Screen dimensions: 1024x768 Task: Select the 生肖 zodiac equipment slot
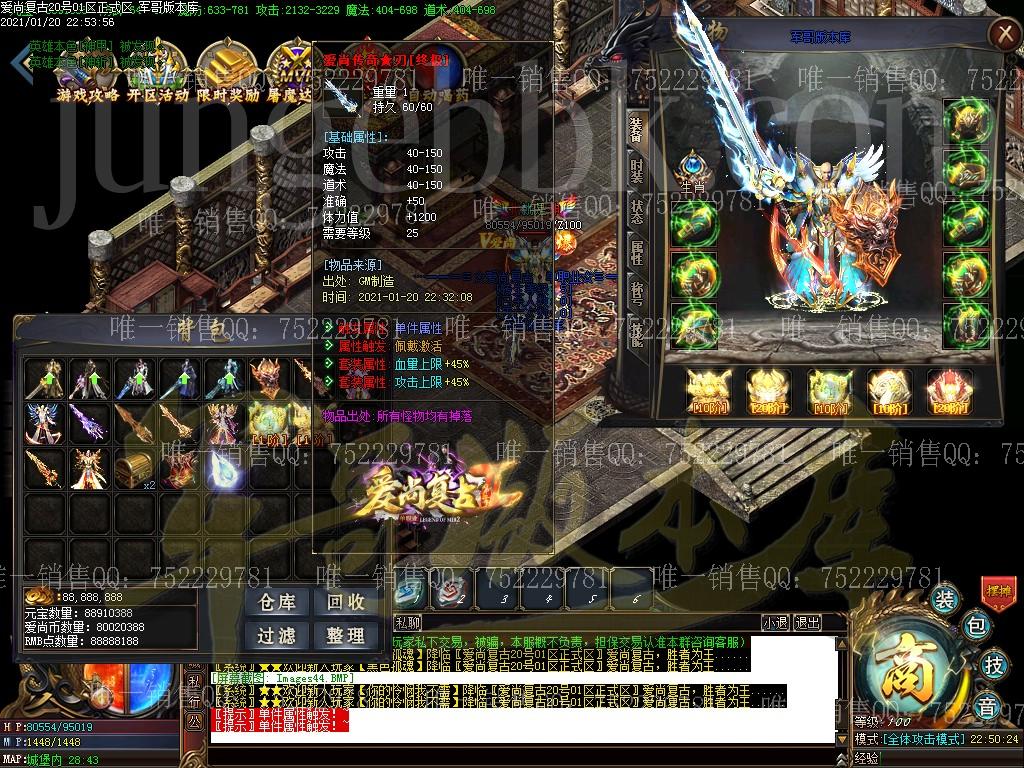tap(693, 168)
